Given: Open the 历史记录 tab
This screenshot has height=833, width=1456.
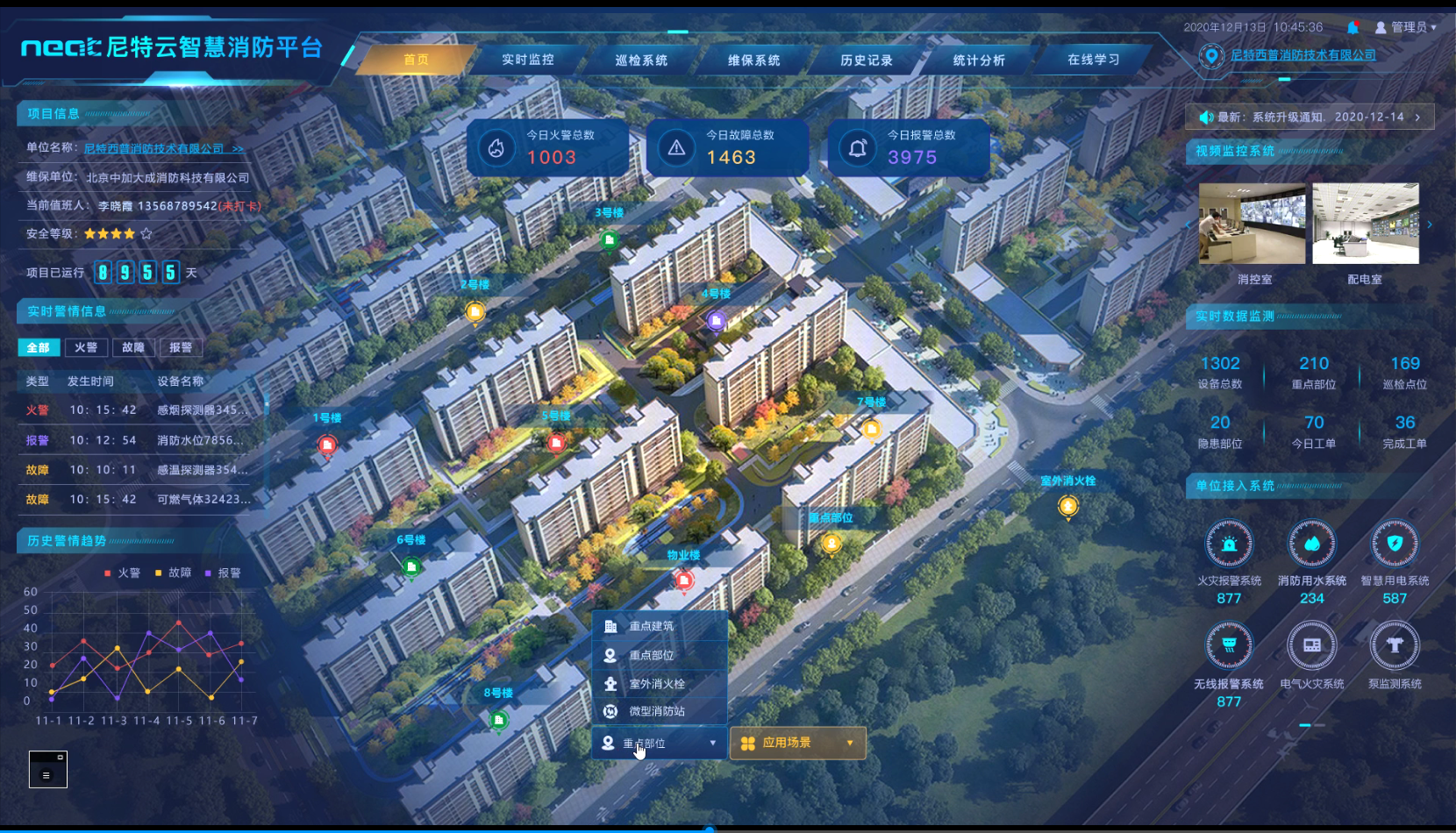Looking at the screenshot, I should [867, 61].
